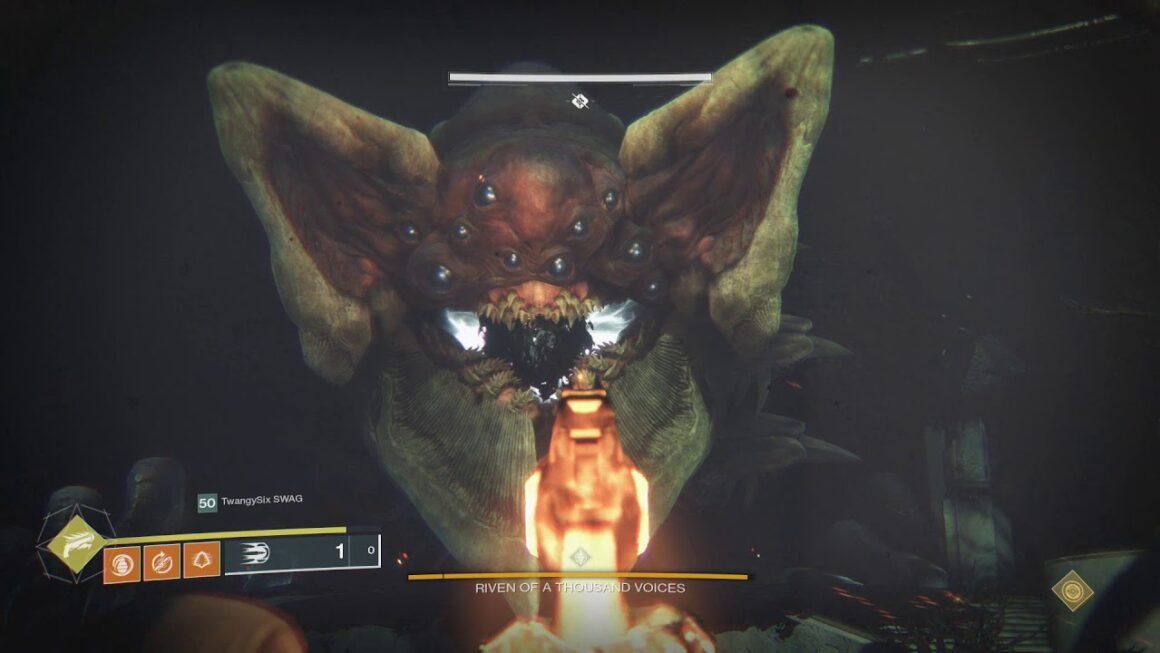The image size is (1160, 653).
Task: Trigger the melee ability icon
Action: click(160, 565)
